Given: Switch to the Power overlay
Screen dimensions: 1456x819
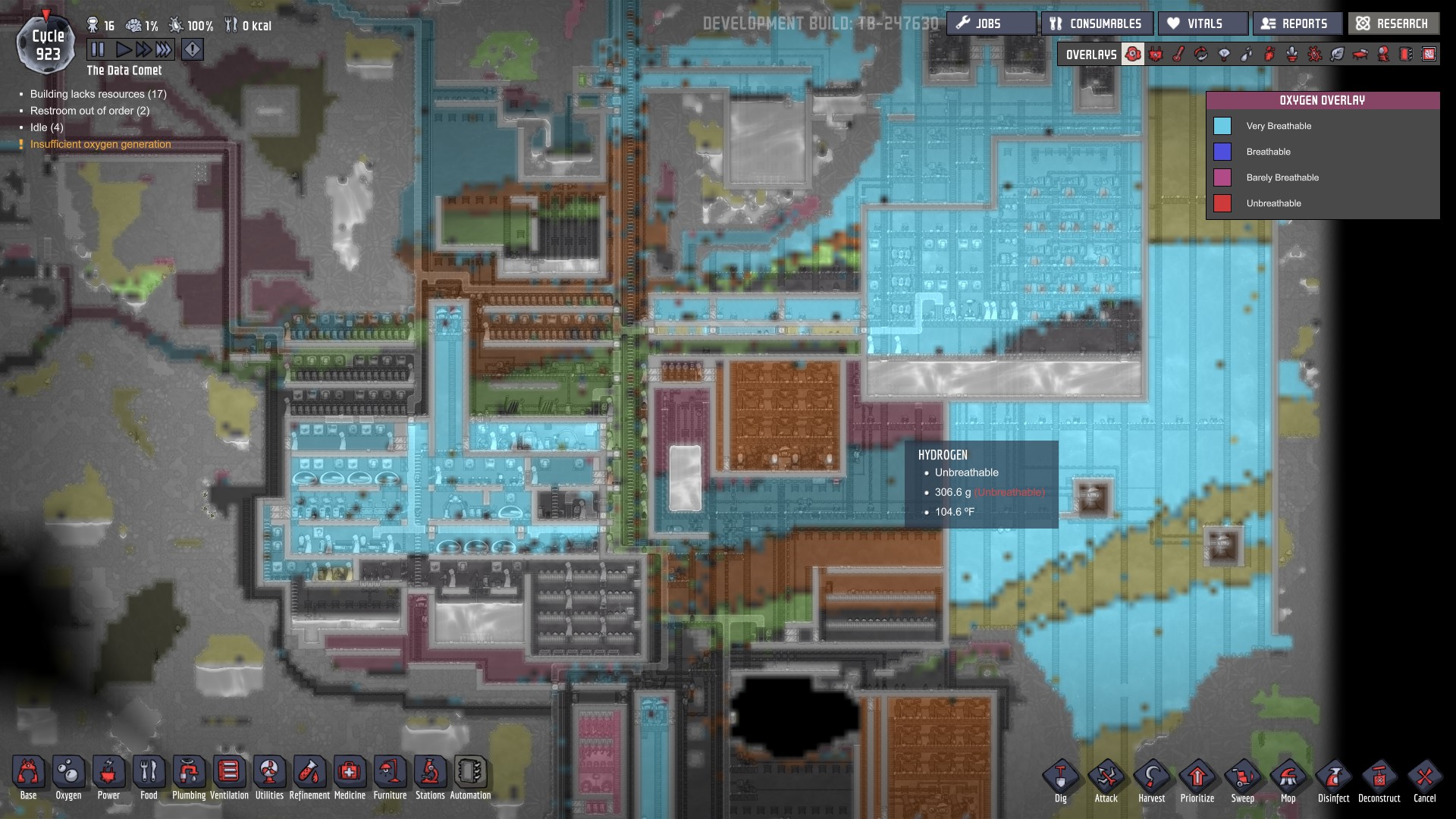Looking at the screenshot, I should [1156, 54].
